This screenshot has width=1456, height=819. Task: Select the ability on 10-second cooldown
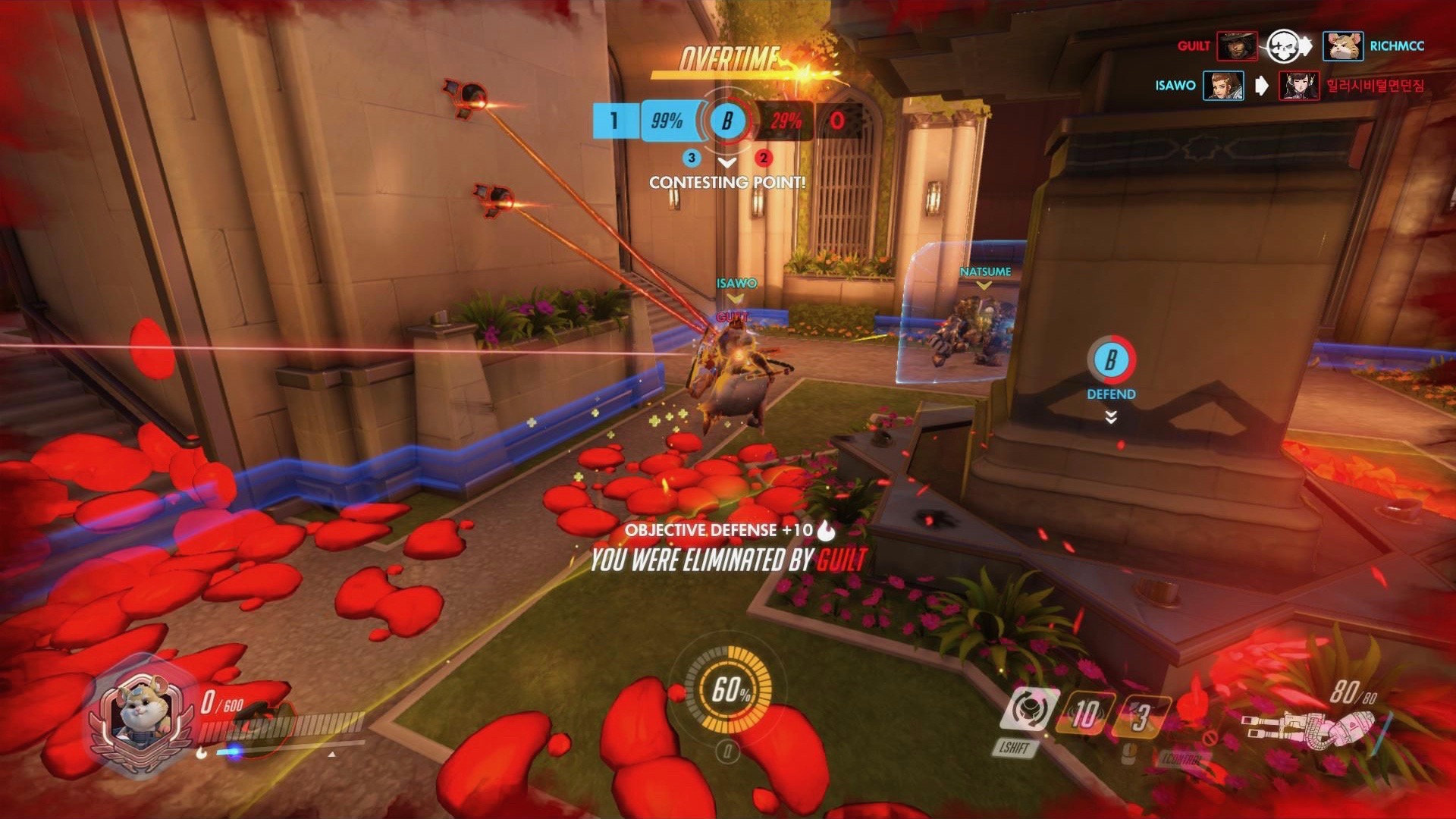1084,714
